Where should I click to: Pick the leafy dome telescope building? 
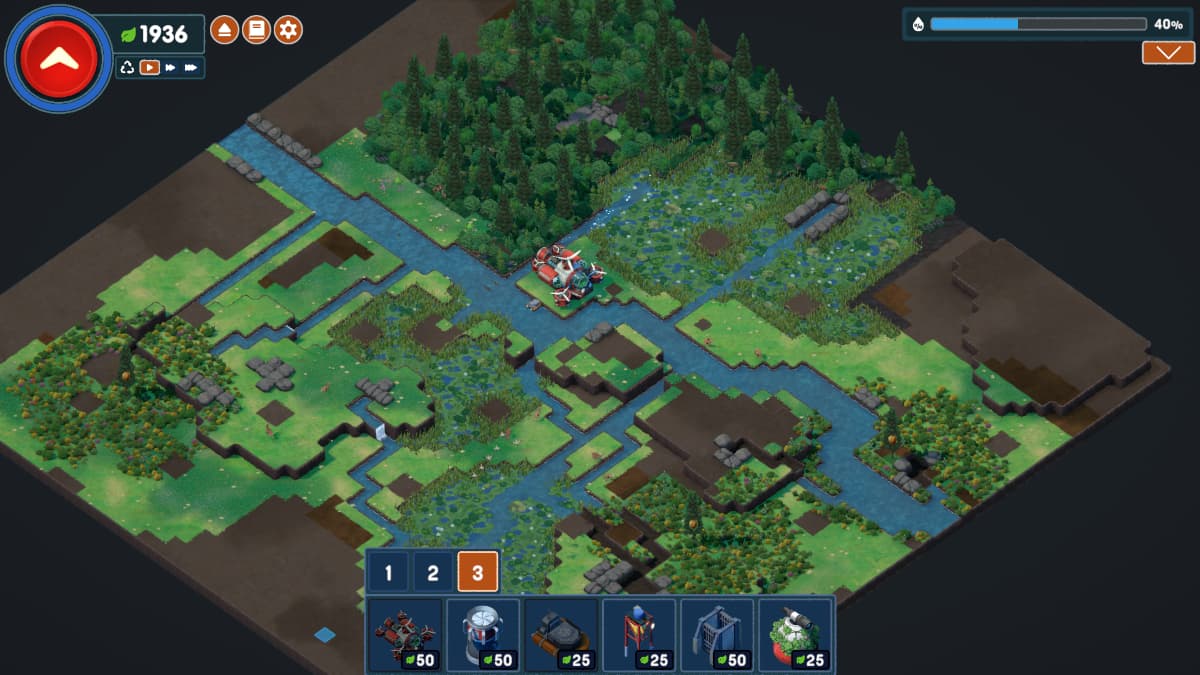point(795,635)
